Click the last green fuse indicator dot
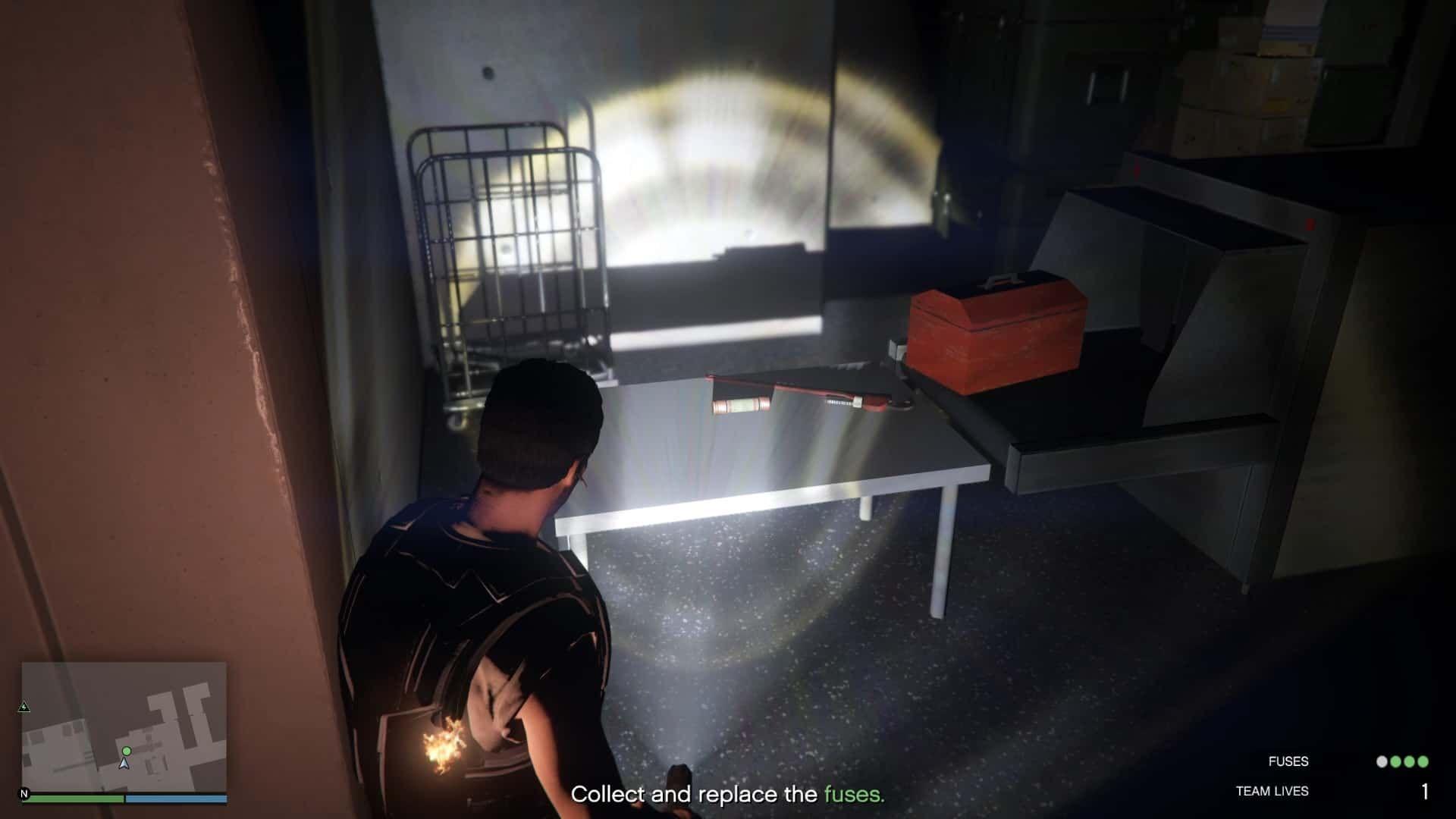The width and height of the screenshot is (1456, 819). click(x=1423, y=761)
